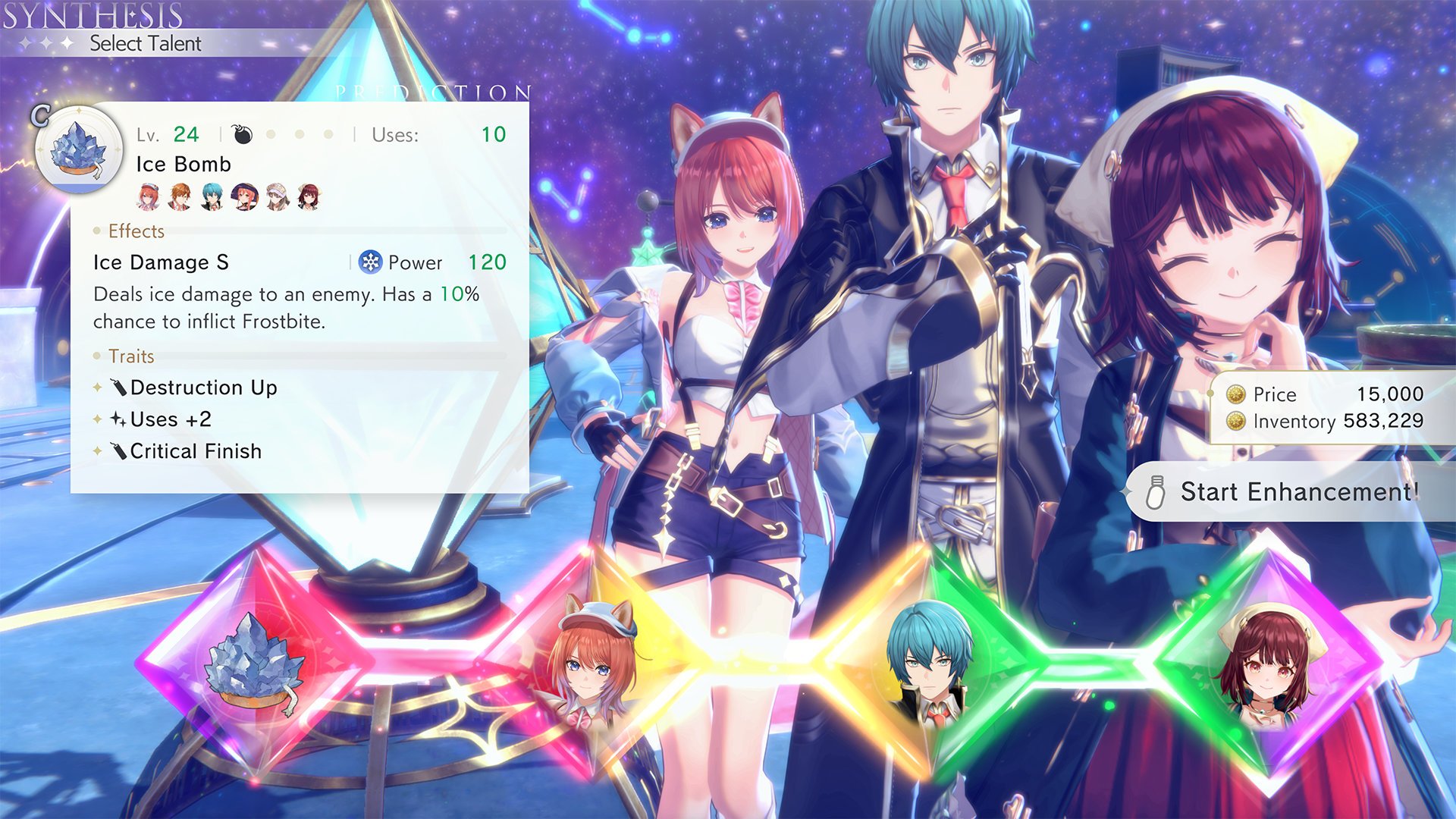Expand the Effects section header

(135, 231)
